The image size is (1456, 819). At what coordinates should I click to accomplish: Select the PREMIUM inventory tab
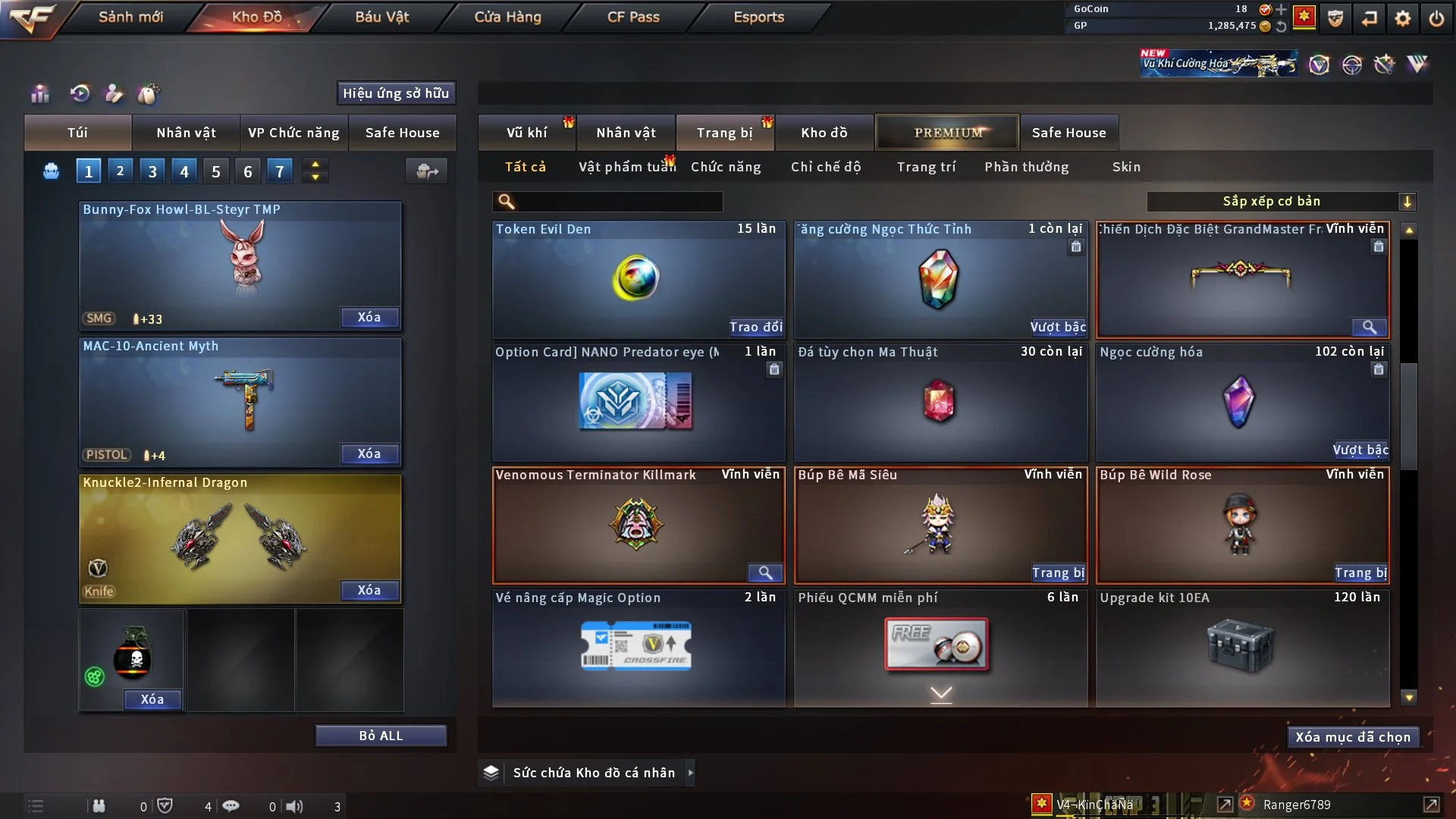pos(948,133)
